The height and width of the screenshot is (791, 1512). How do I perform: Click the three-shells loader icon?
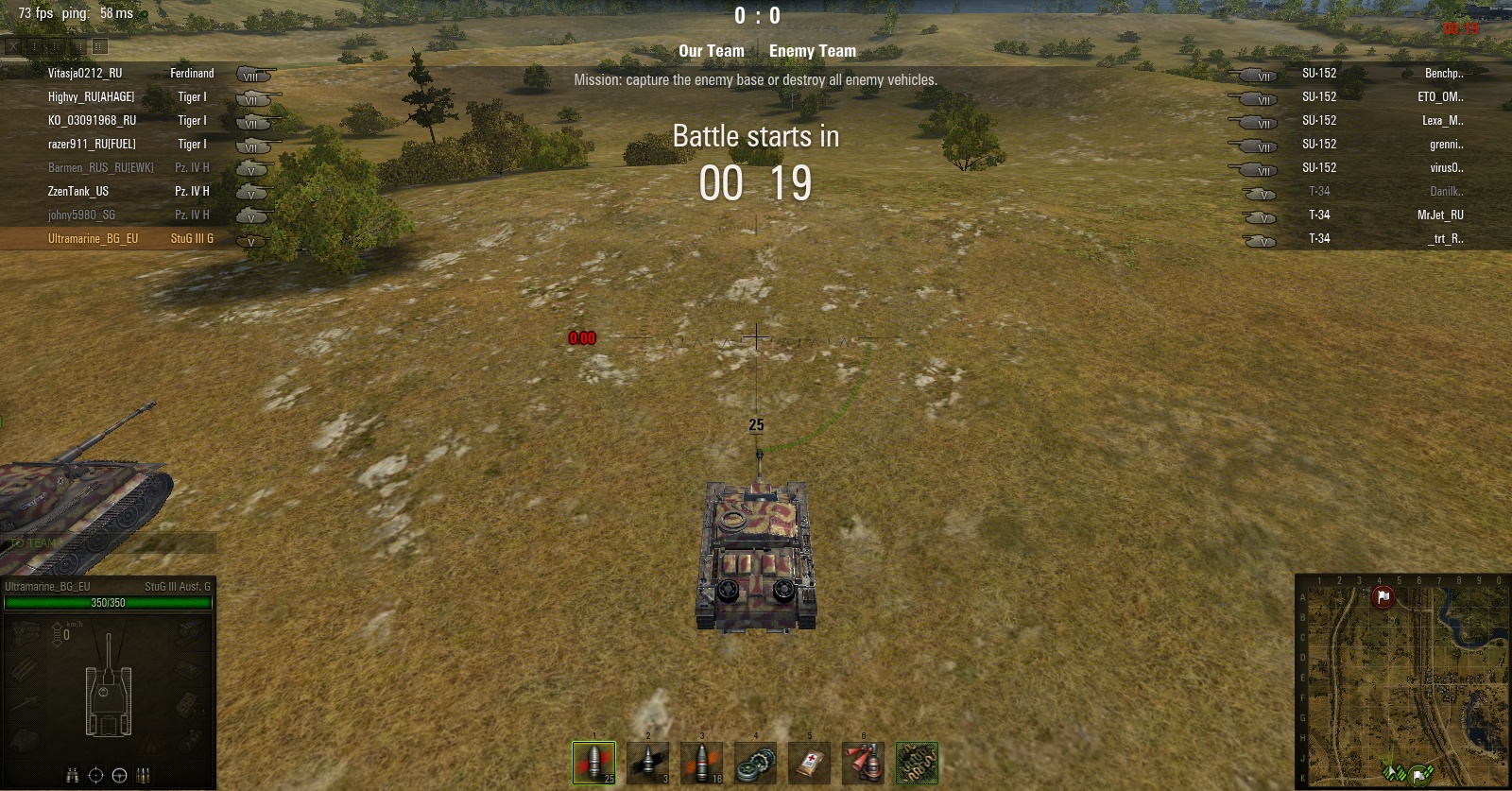[143, 776]
